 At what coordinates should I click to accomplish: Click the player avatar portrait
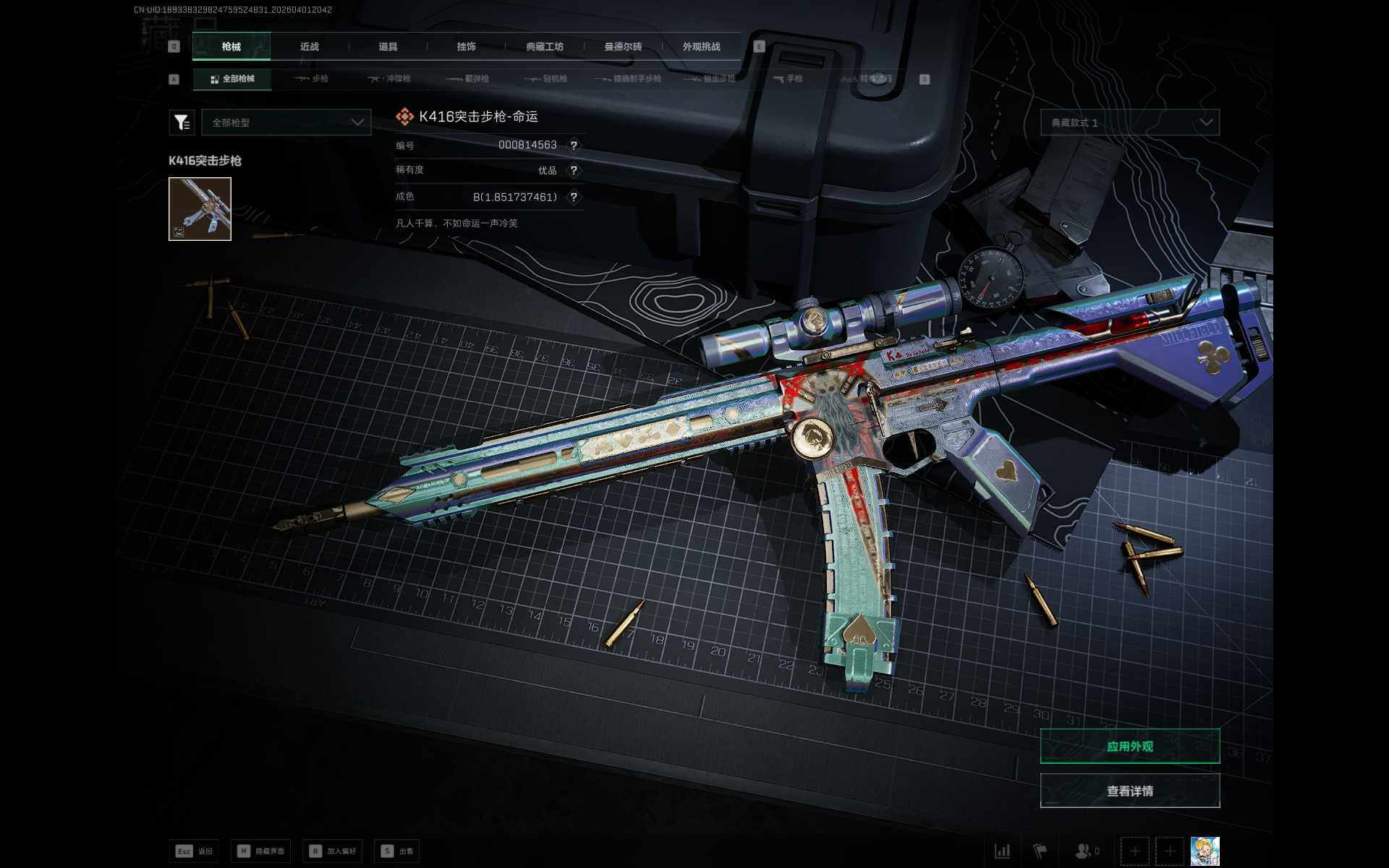click(x=1205, y=851)
